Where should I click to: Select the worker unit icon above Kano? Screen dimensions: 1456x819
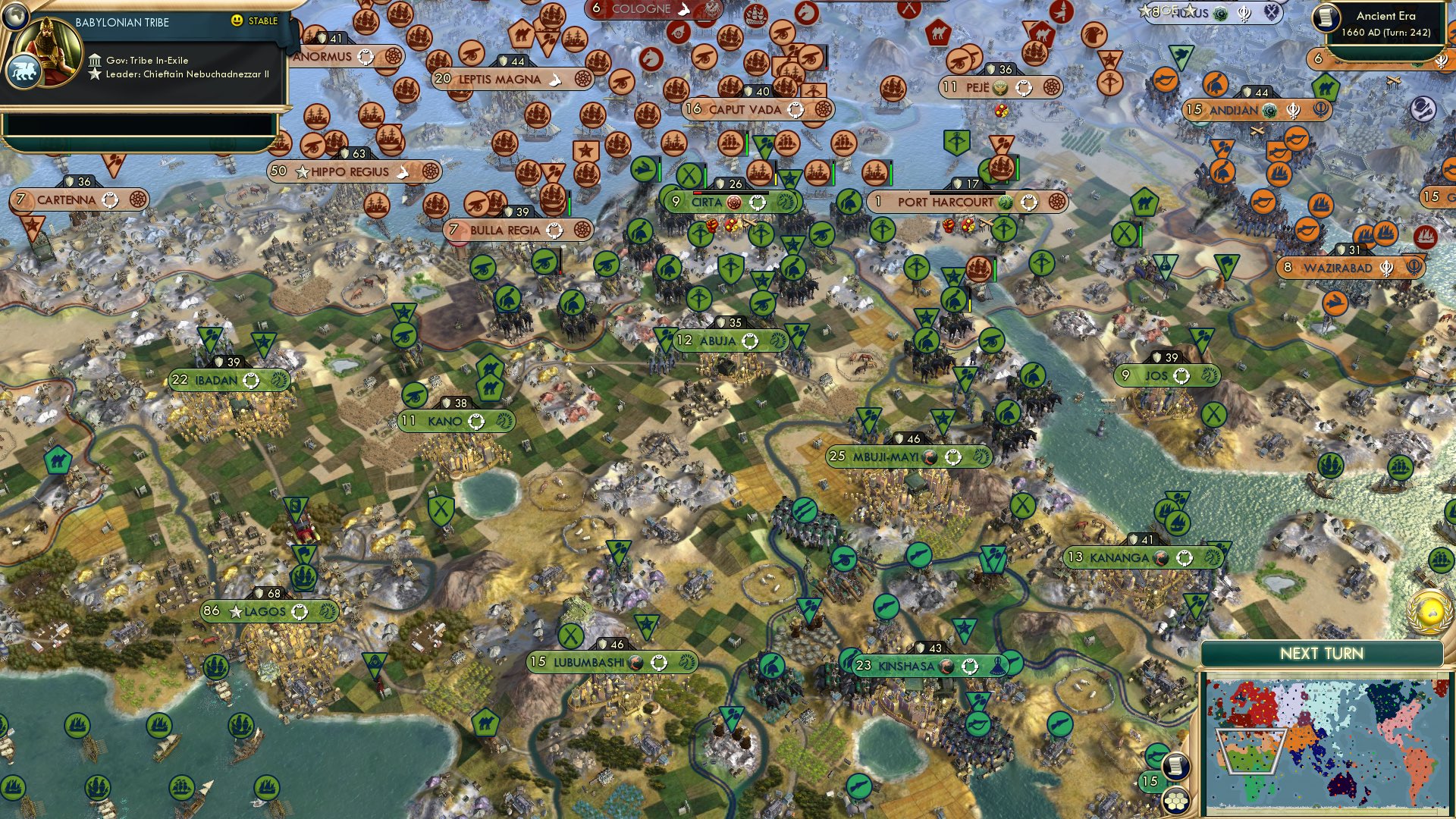coord(414,395)
